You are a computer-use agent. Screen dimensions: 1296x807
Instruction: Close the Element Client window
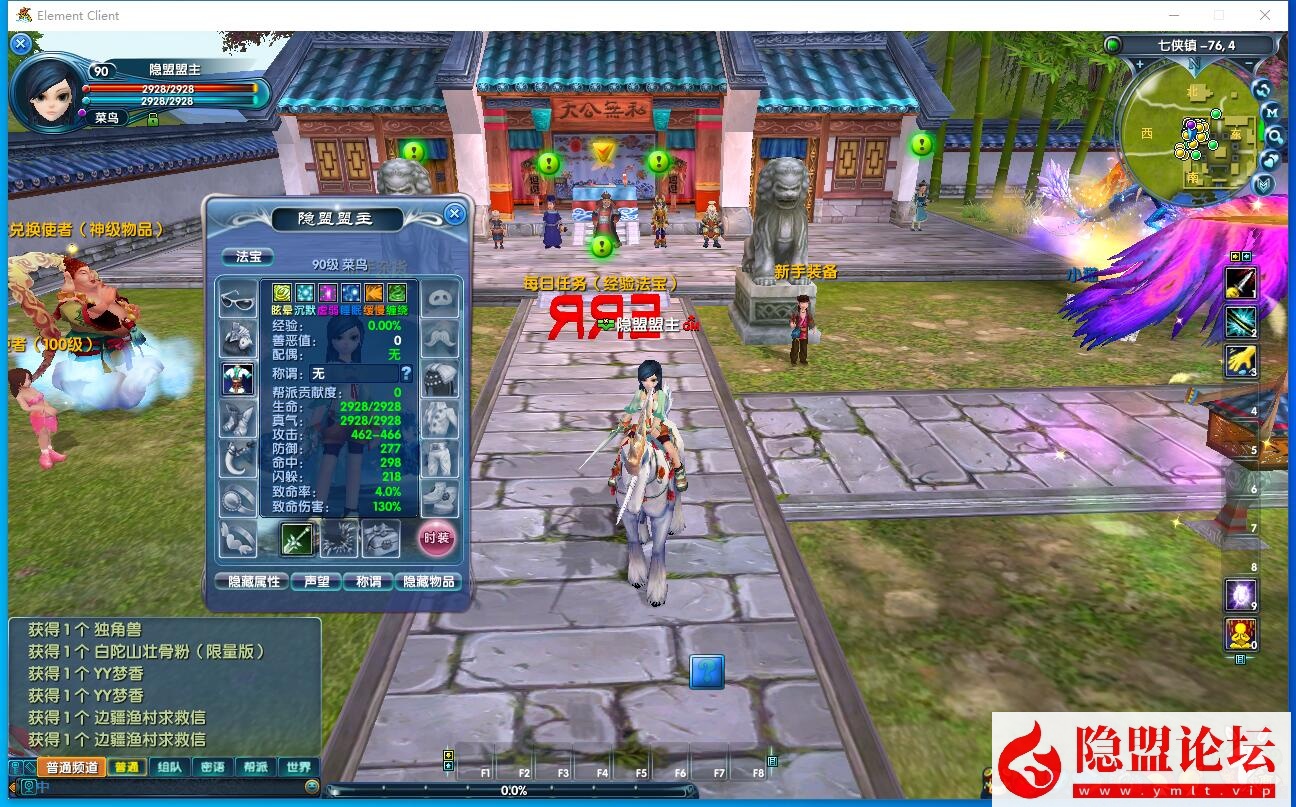pyautogui.click(x=1266, y=15)
